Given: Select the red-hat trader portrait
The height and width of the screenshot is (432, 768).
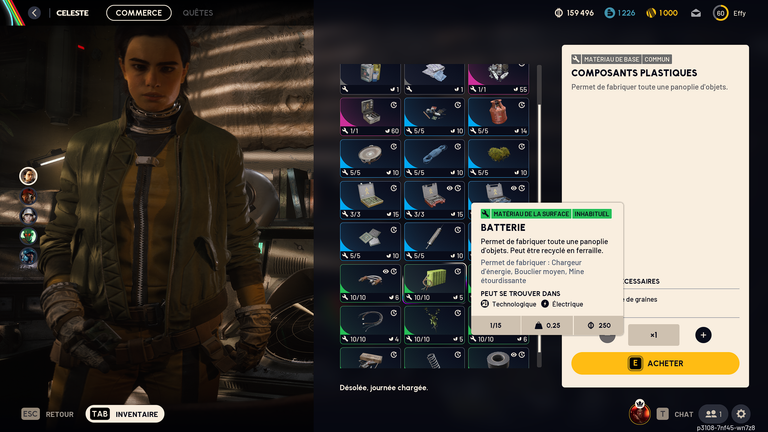Looking at the screenshot, I should [x=28, y=196].
